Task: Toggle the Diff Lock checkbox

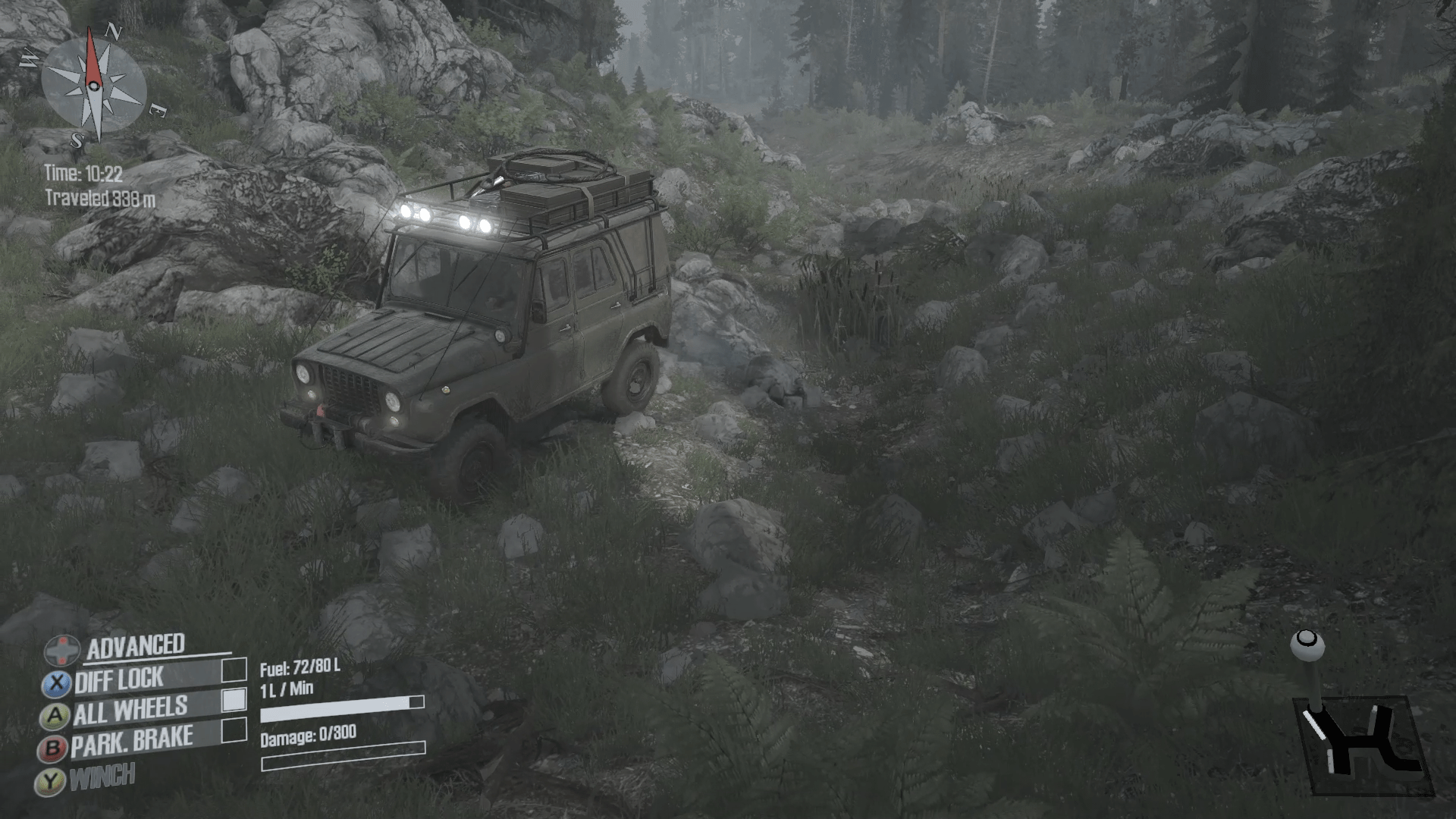Action: tap(234, 670)
